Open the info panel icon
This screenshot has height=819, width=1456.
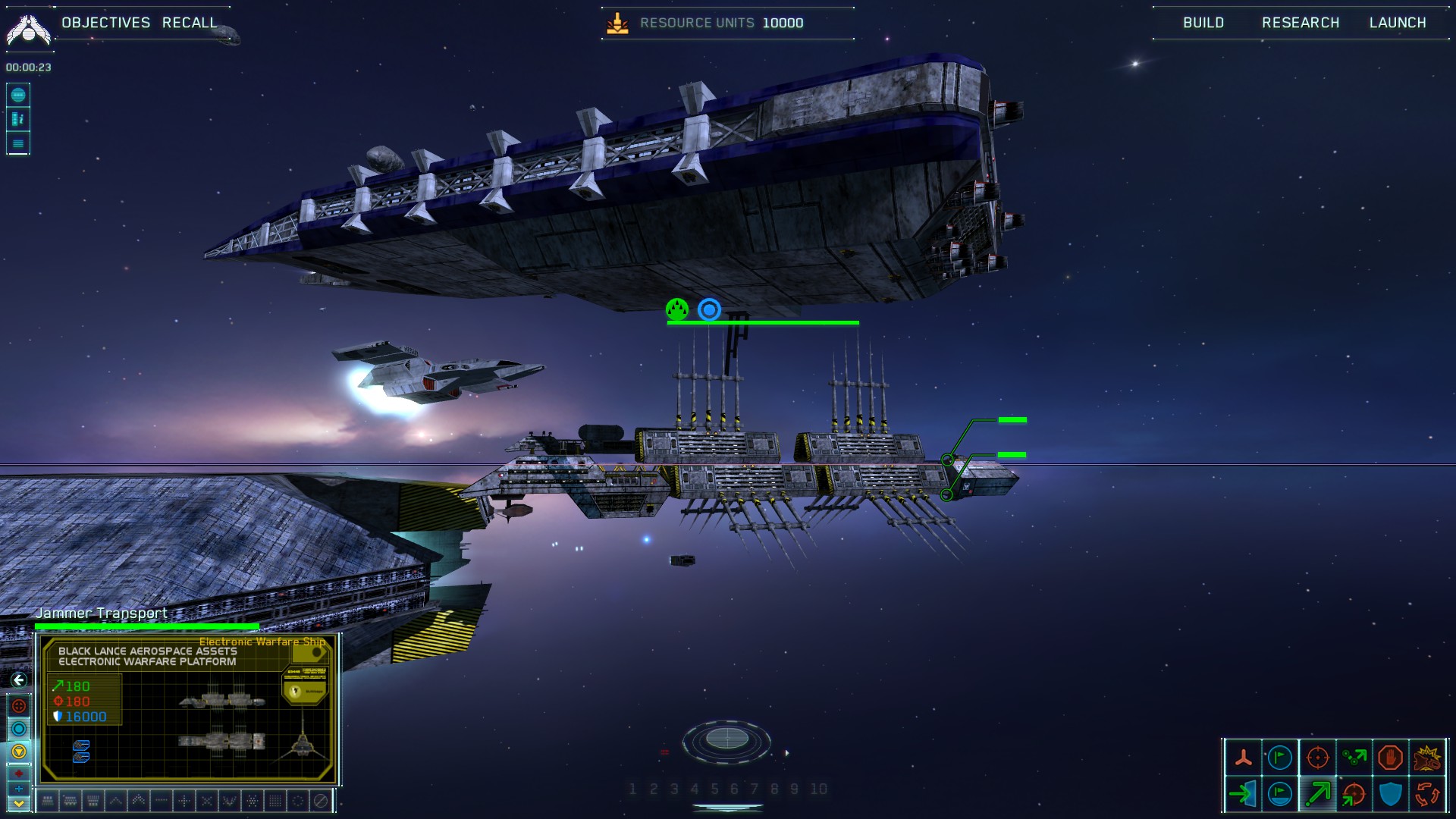tap(18, 119)
